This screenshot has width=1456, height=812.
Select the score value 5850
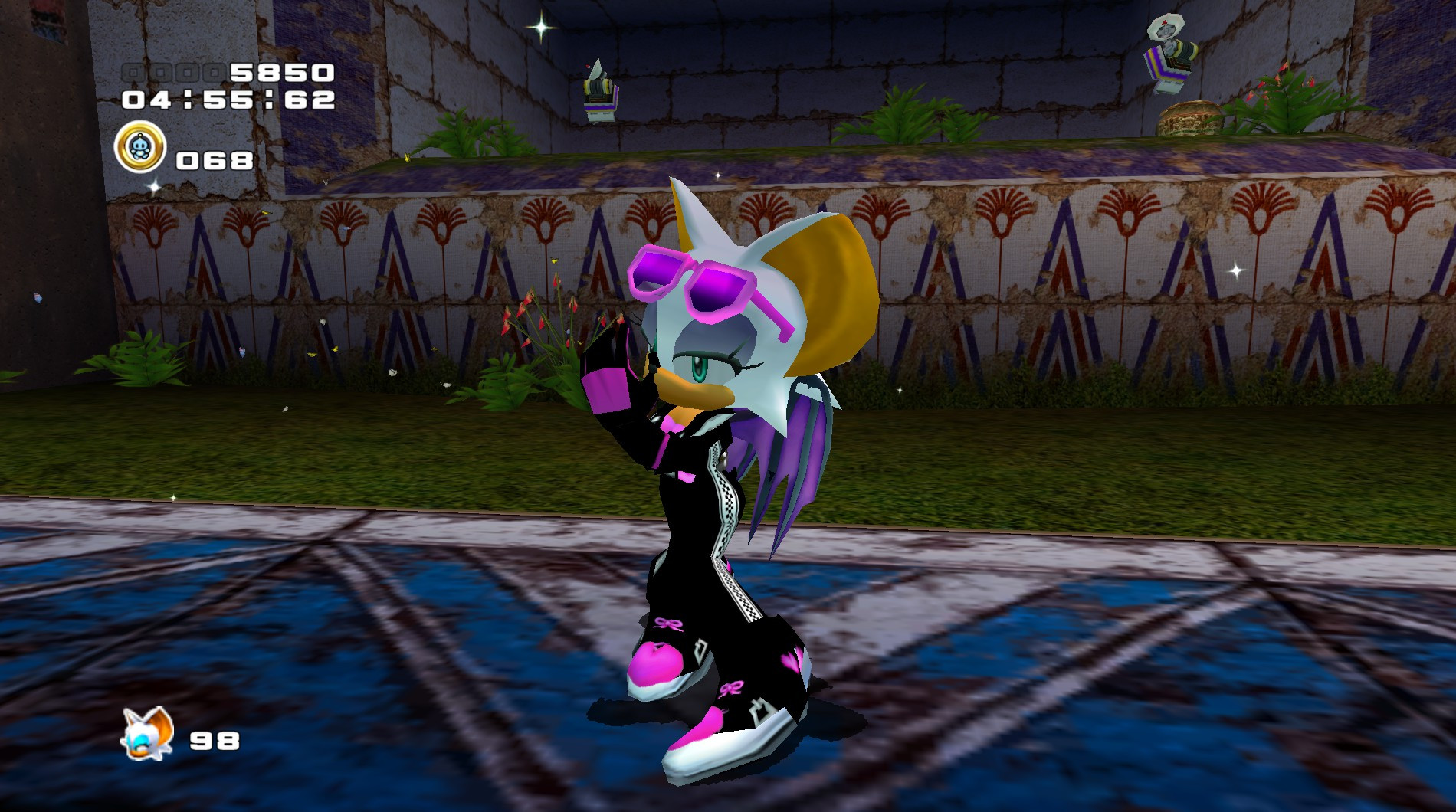(284, 74)
